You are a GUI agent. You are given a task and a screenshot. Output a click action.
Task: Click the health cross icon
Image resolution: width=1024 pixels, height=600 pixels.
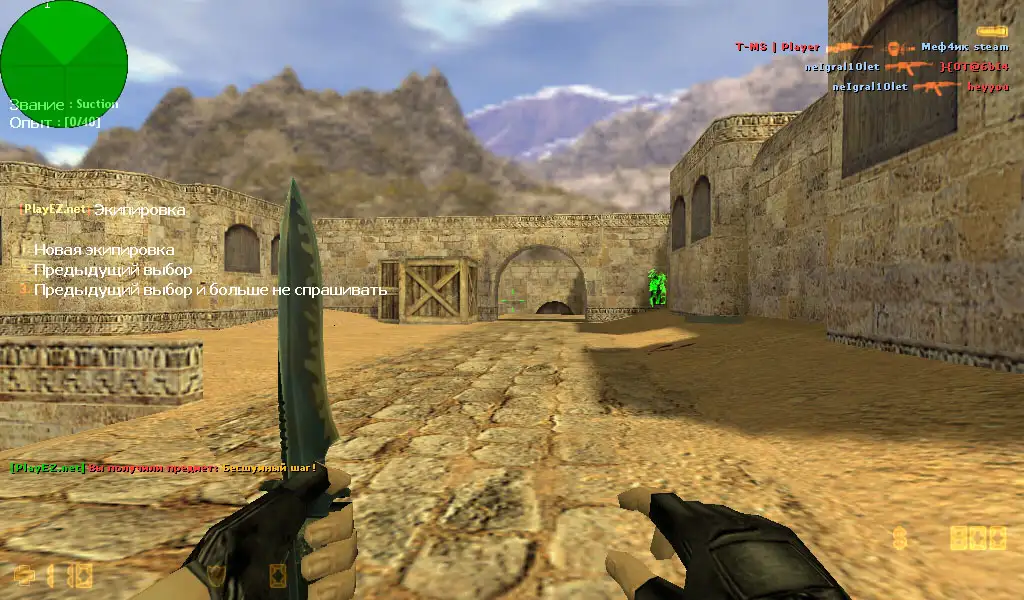pos(25,575)
